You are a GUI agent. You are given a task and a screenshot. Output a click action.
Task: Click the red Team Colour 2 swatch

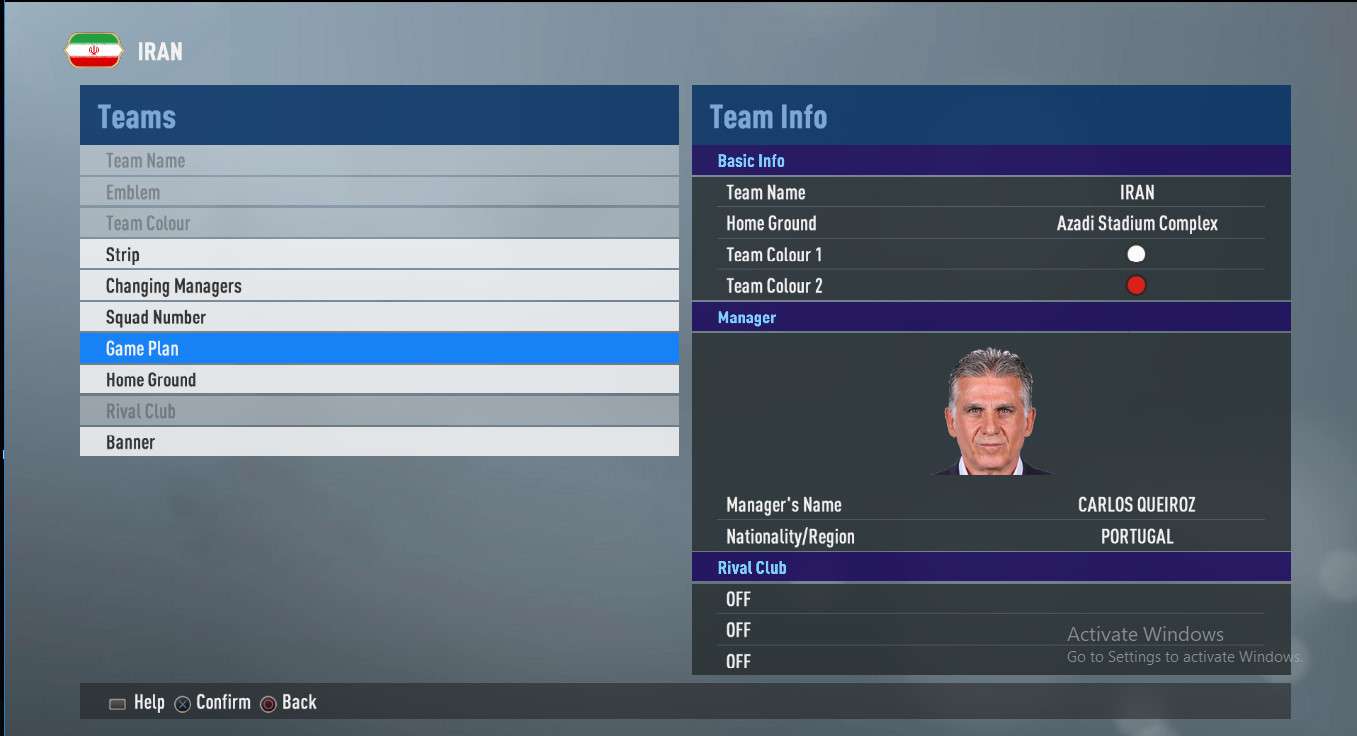click(x=1136, y=286)
